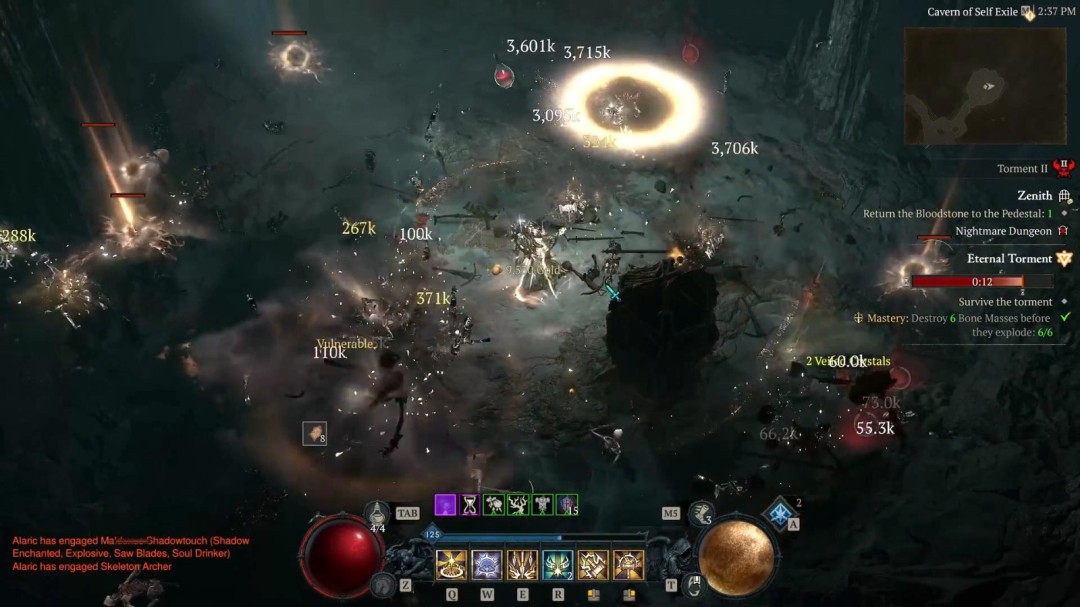1080x607 pixels.
Task: Click the Nightmare Dungeon tracker label
Action: pyautogui.click(x=1003, y=231)
